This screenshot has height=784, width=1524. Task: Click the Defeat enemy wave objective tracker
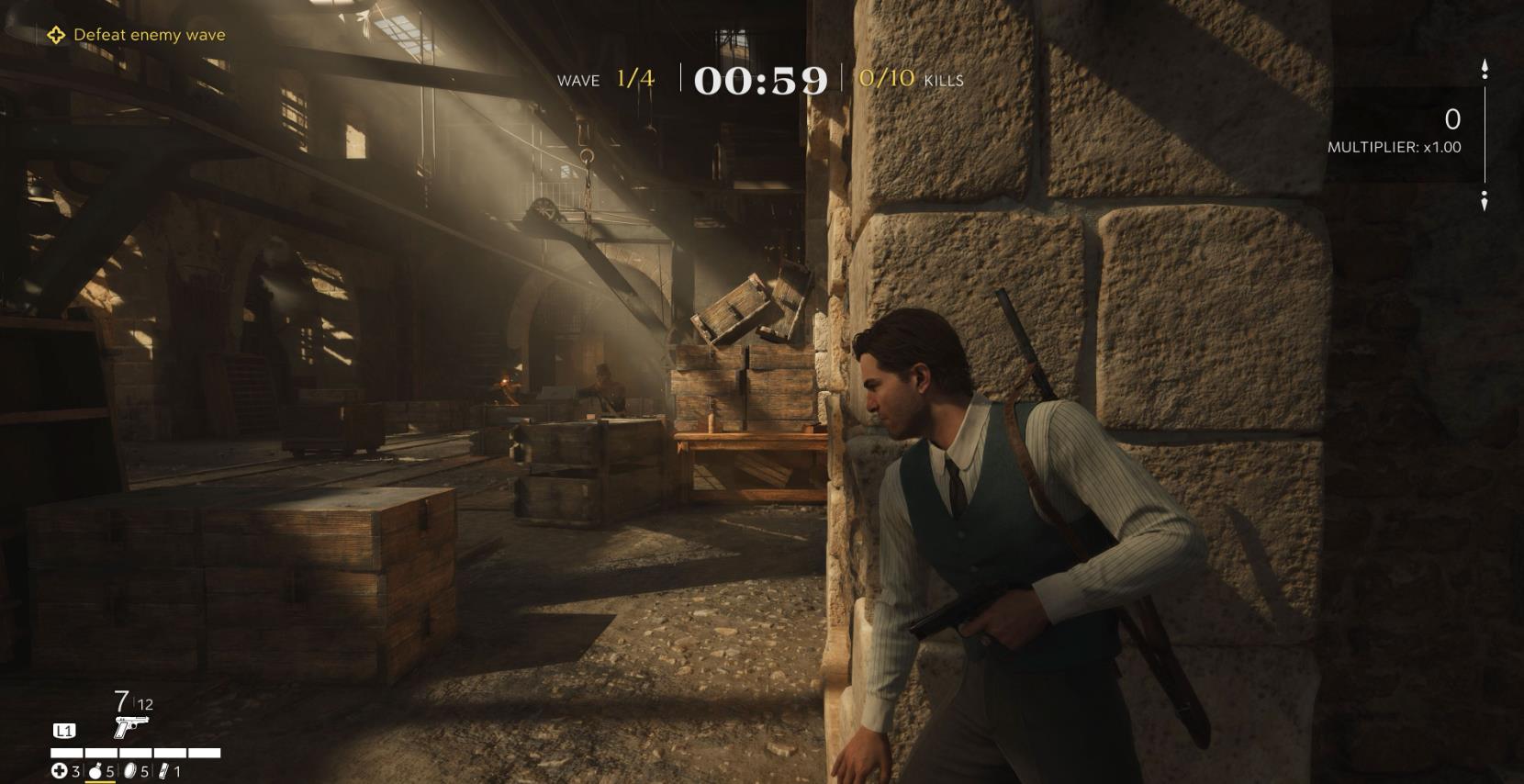point(136,35)
